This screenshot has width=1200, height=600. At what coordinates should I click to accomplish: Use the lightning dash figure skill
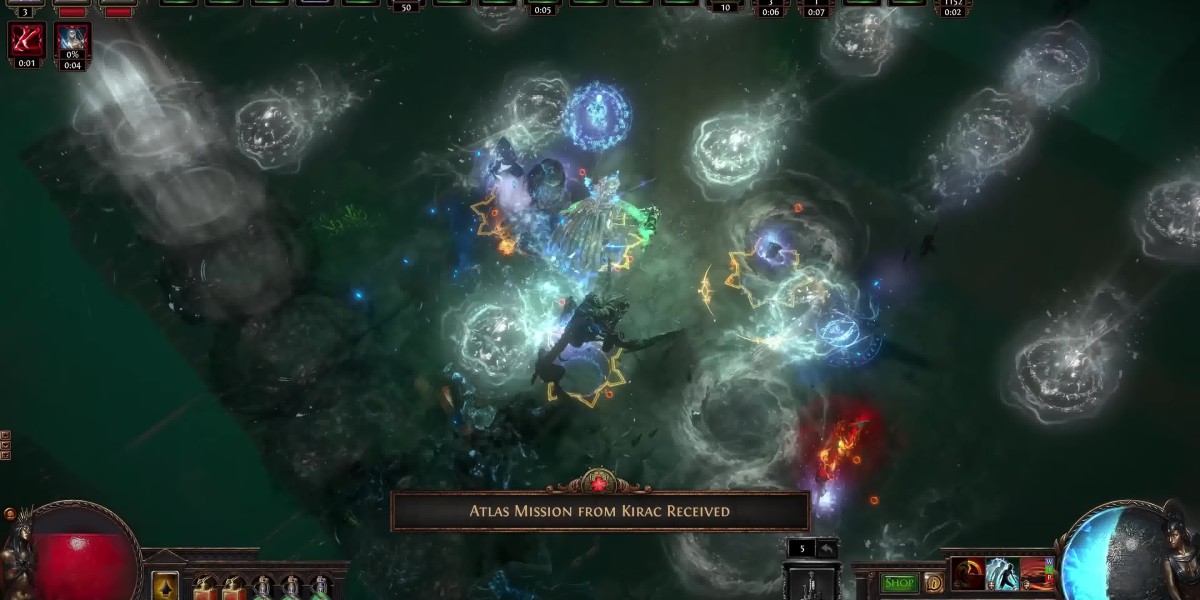pos(1002,575)
